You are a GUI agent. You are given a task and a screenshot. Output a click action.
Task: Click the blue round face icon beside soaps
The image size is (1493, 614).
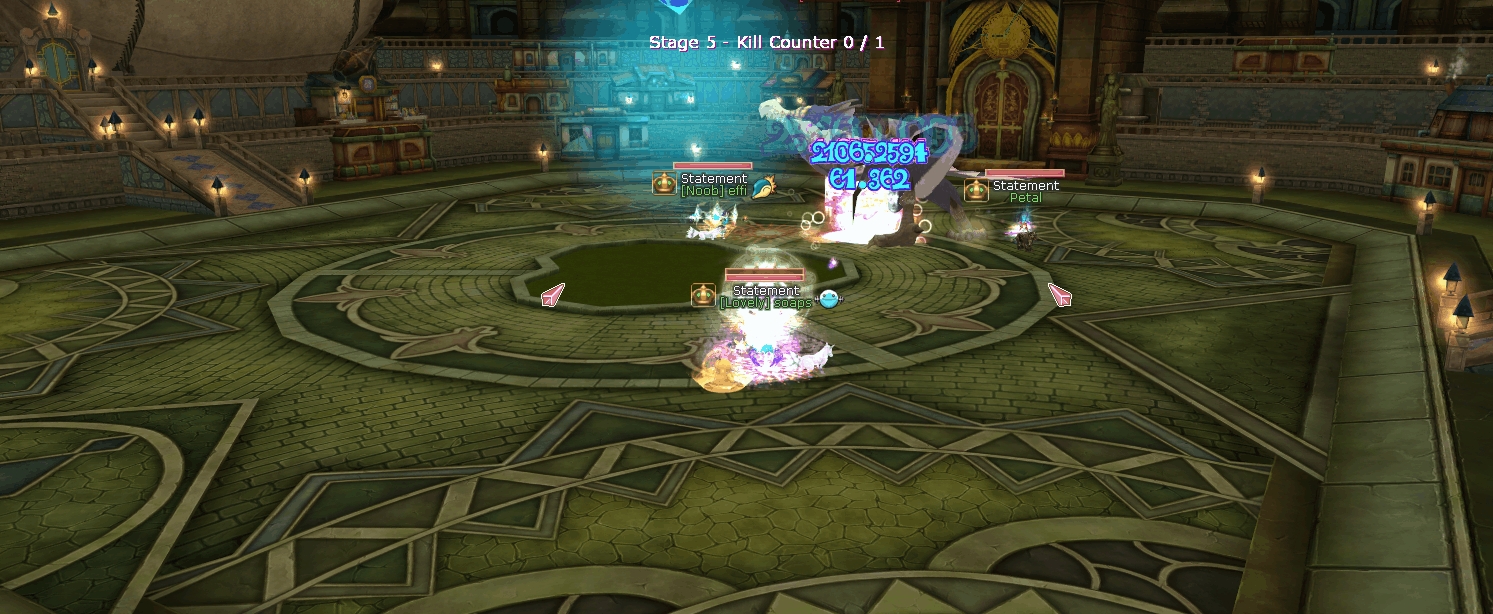click(x=828, y=297)
